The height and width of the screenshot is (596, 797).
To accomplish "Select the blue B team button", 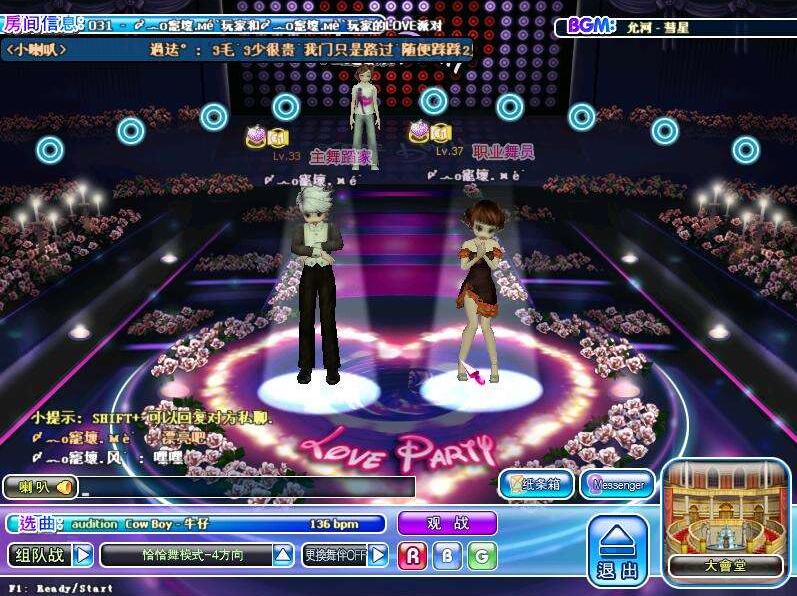I will [x=447, y=556].
